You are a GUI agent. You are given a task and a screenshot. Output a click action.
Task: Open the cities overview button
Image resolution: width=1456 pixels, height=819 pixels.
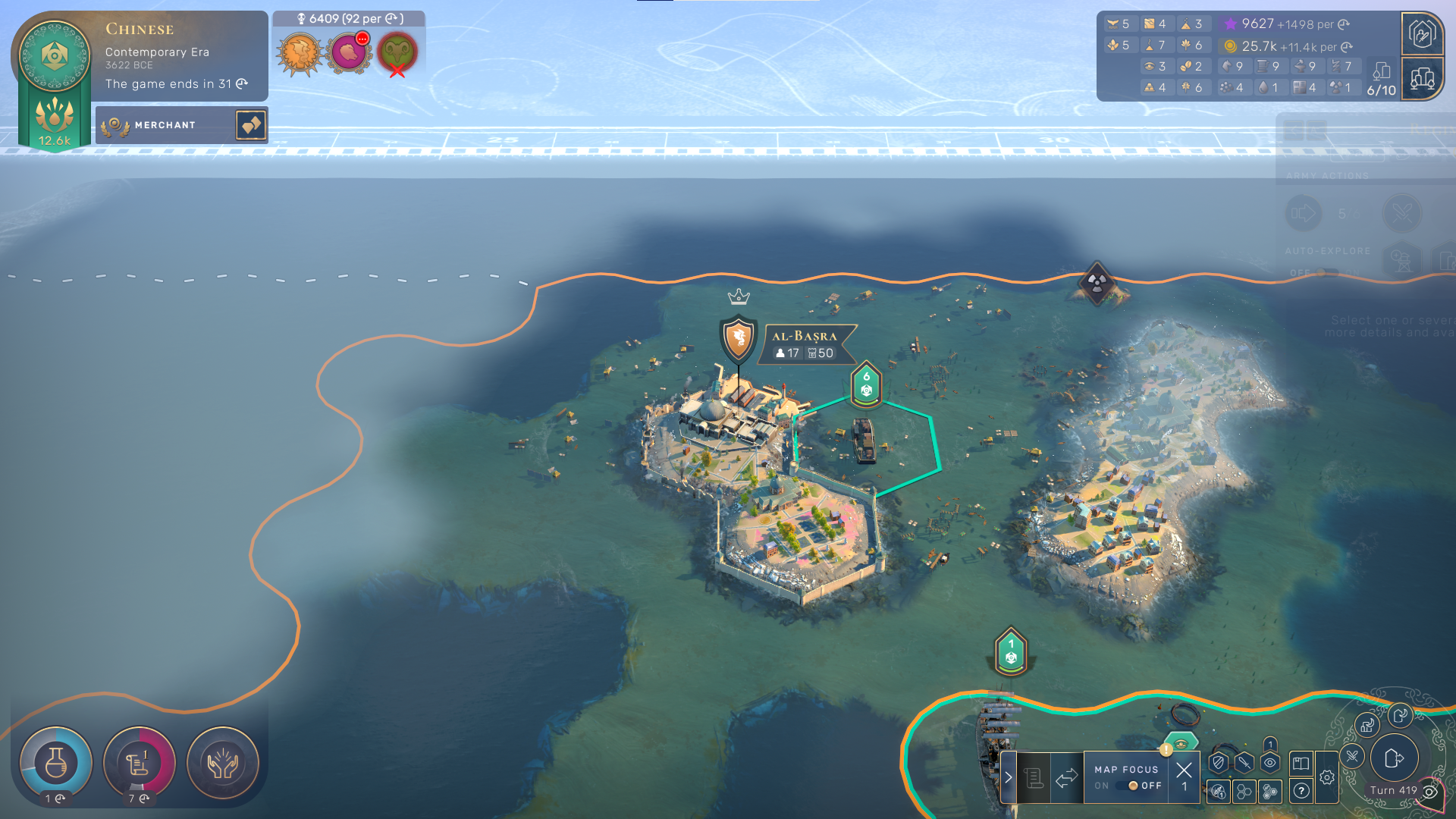pyautogui.click(x=1422, y=78)
